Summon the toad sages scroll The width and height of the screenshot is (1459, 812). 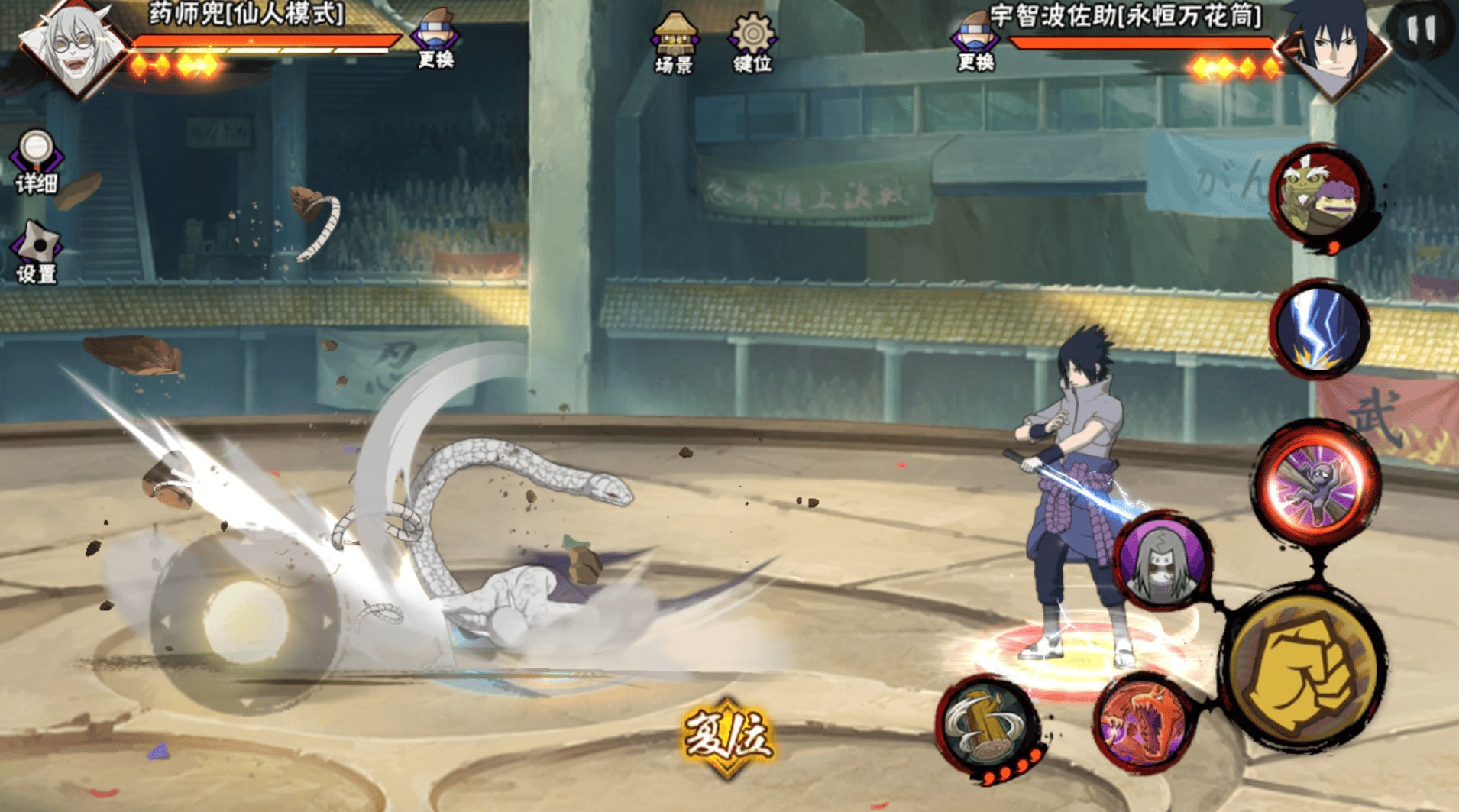1319,195
